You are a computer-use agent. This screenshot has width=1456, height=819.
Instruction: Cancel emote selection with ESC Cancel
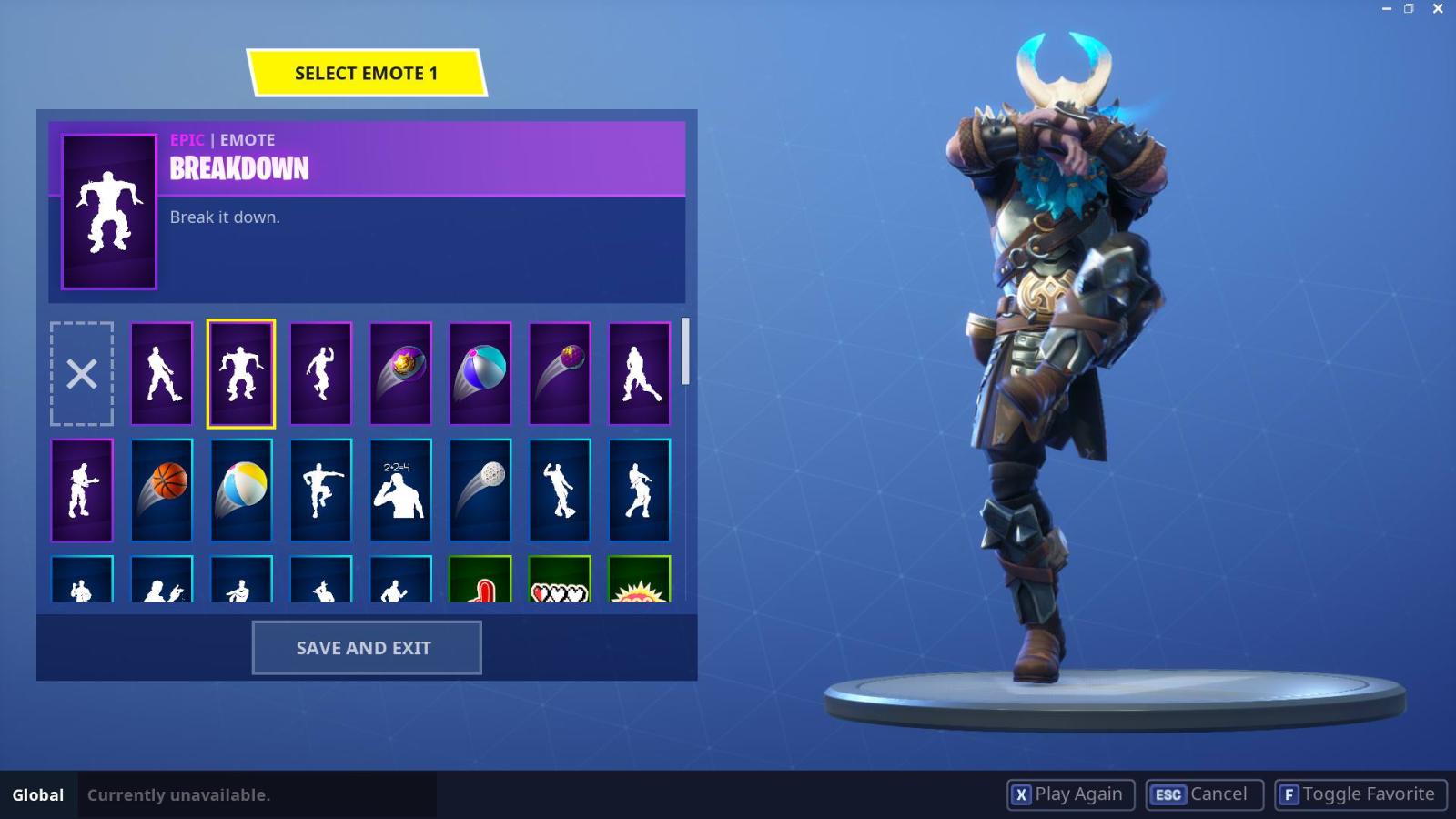coord(1203,794)
